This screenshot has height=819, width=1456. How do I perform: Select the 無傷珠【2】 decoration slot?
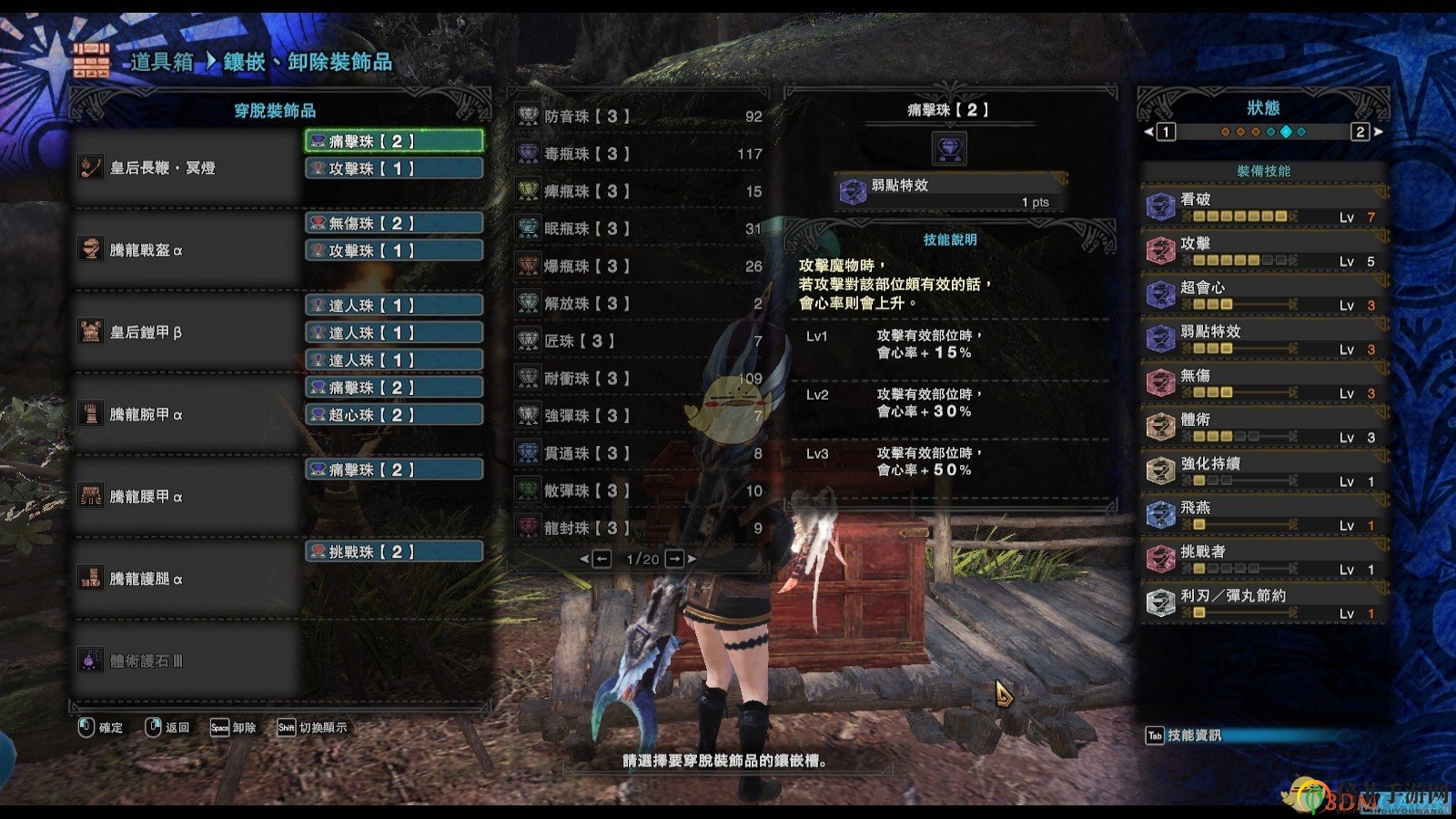point(393,223)
